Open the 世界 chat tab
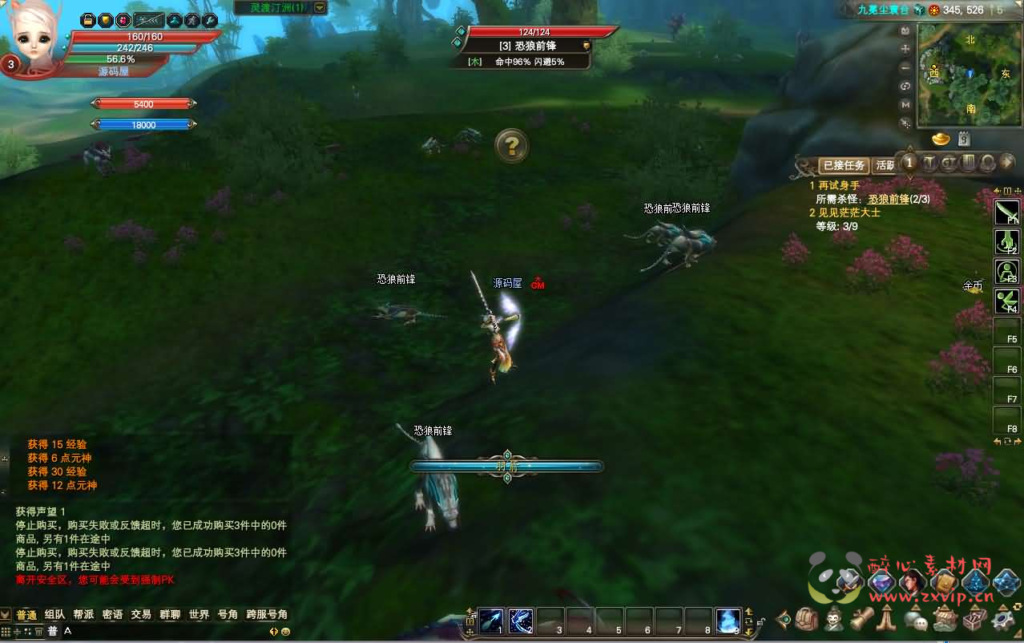 (x=199, y=614)
